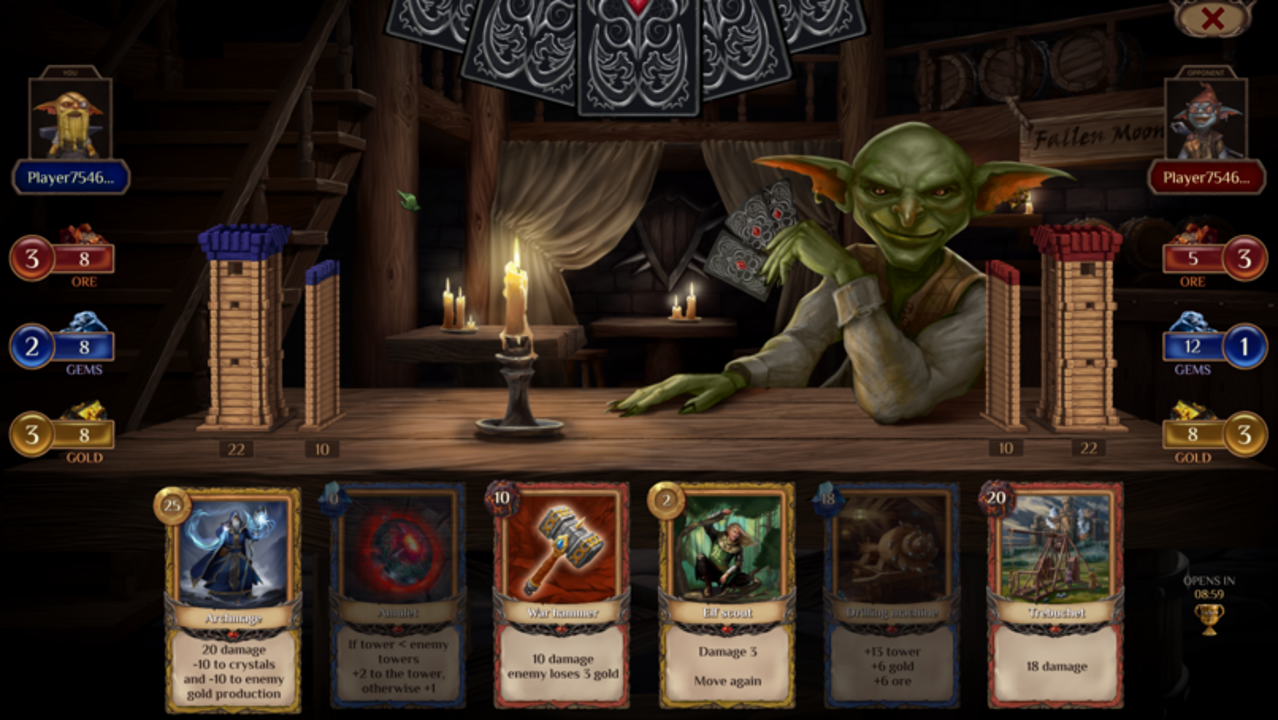Click the trophy chest timer icon
Viewport: 1278px width, 720px height.
click(1208, 618)
